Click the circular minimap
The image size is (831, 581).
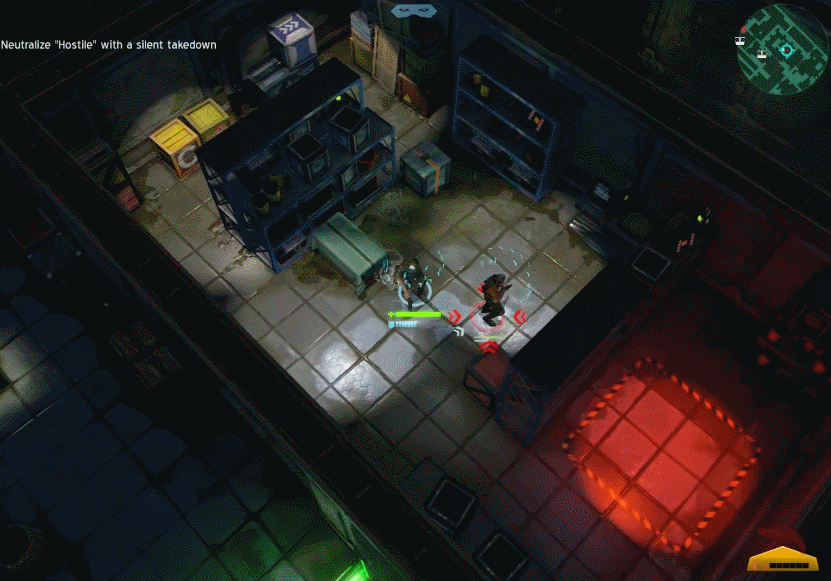784,47
